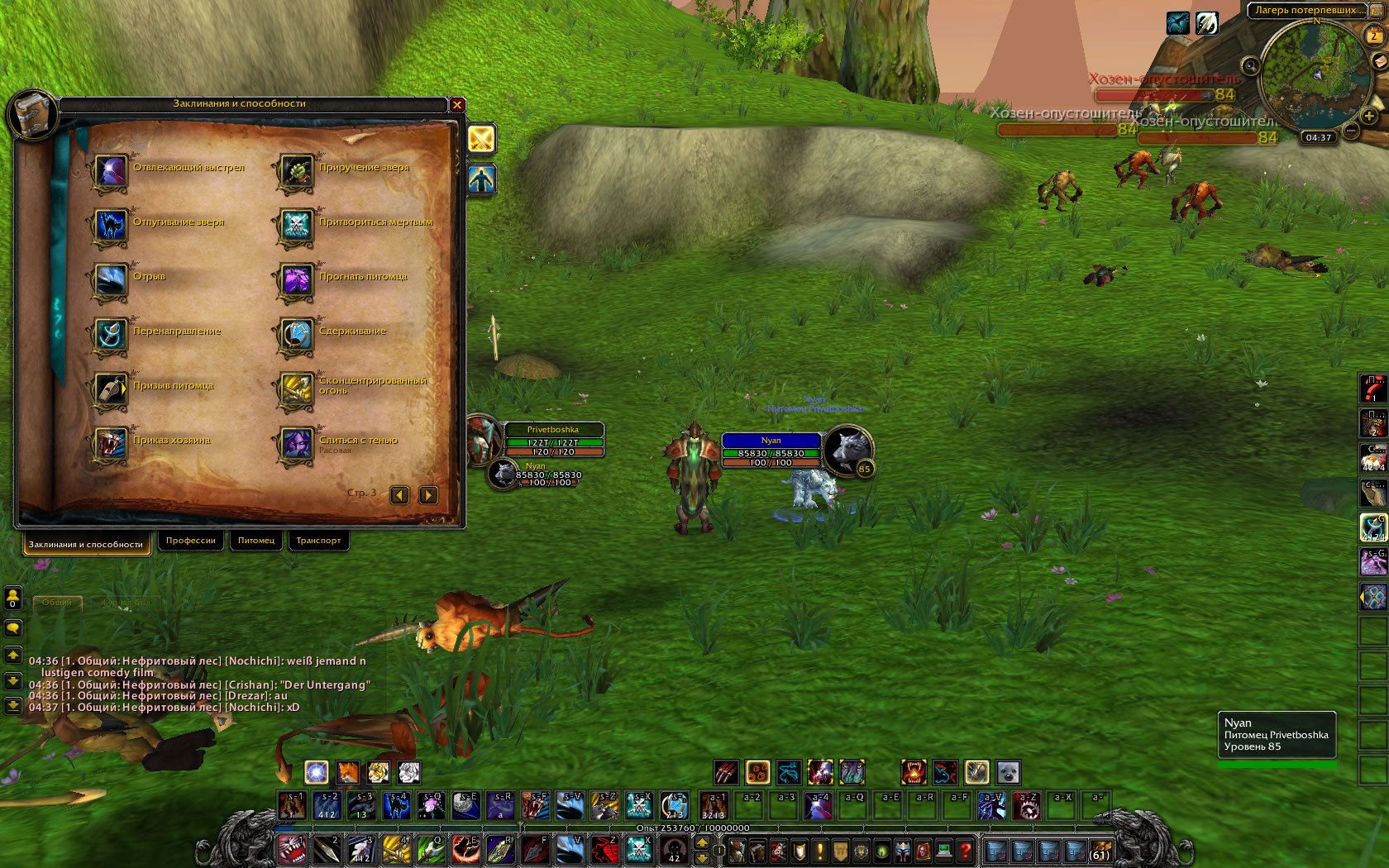Open the Питомец tab
This screenshot has height=868, width=1389.
click(x=256, y=541)
